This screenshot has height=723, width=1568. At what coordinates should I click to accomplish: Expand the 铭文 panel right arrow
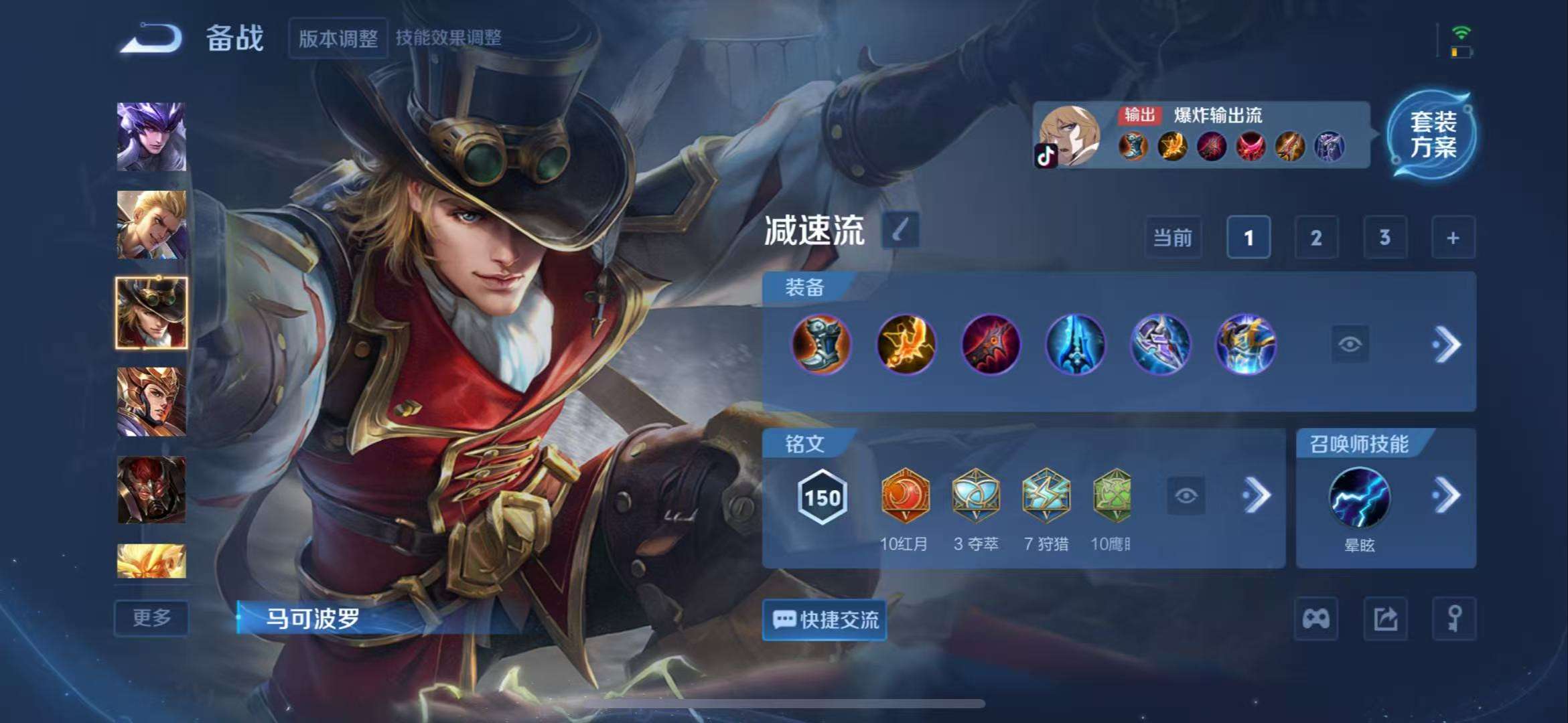[x=1256, y=494]
